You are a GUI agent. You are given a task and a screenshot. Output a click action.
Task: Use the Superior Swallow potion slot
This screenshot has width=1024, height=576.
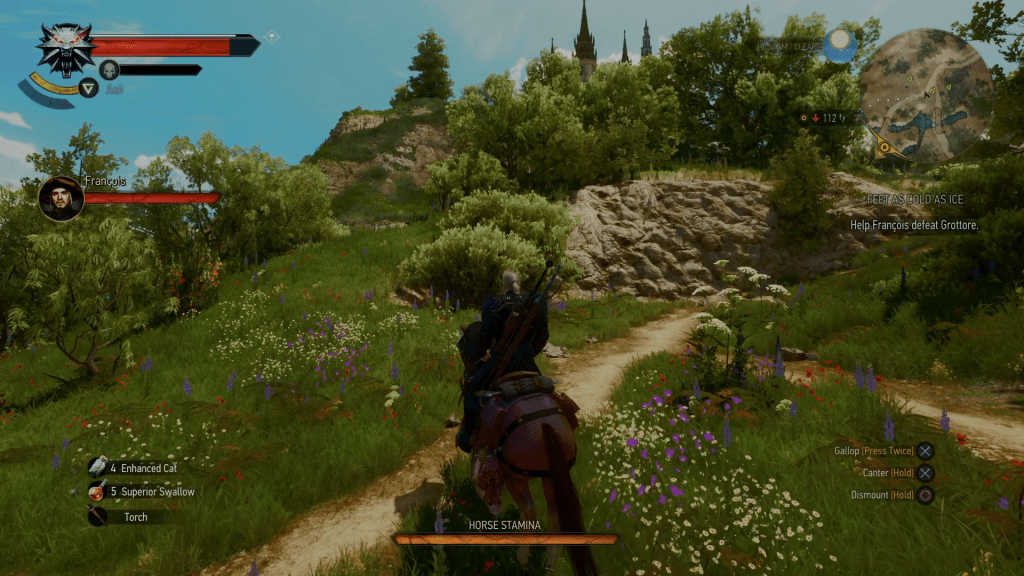click(98, 492)
